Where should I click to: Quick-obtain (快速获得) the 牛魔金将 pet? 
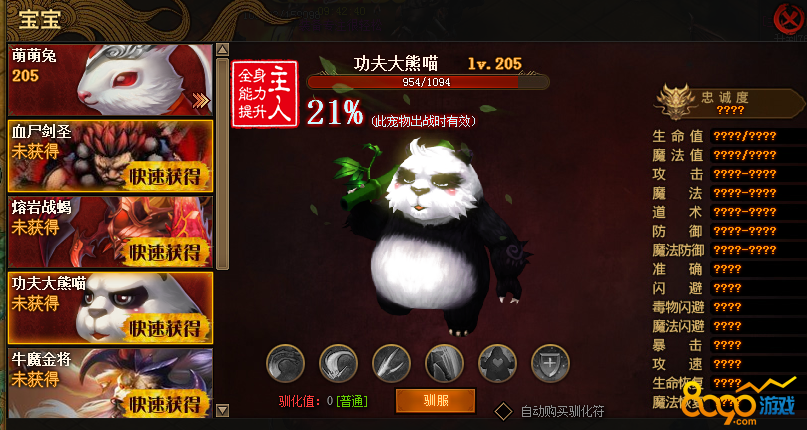tap(165, 404)
